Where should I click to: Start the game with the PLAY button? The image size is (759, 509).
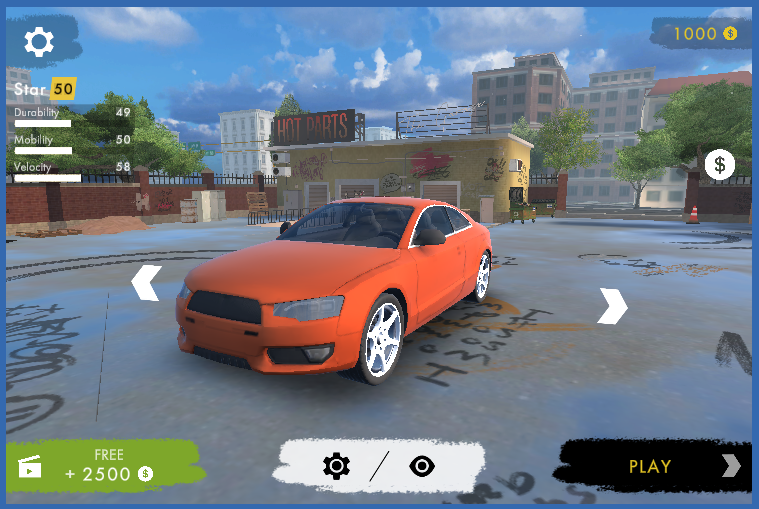click(654, 466)
